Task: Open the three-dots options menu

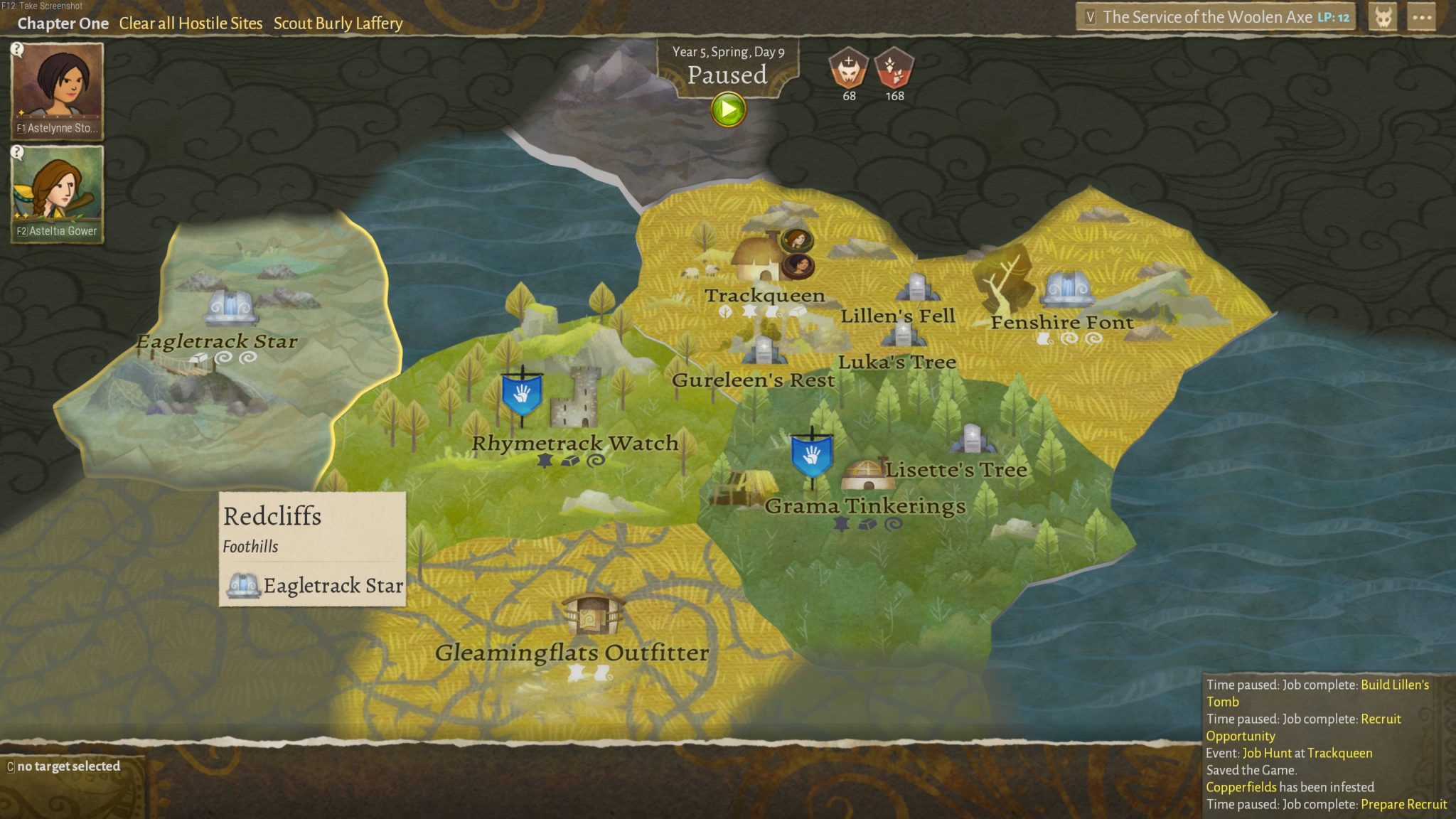Action: (x=1421, y=18)
